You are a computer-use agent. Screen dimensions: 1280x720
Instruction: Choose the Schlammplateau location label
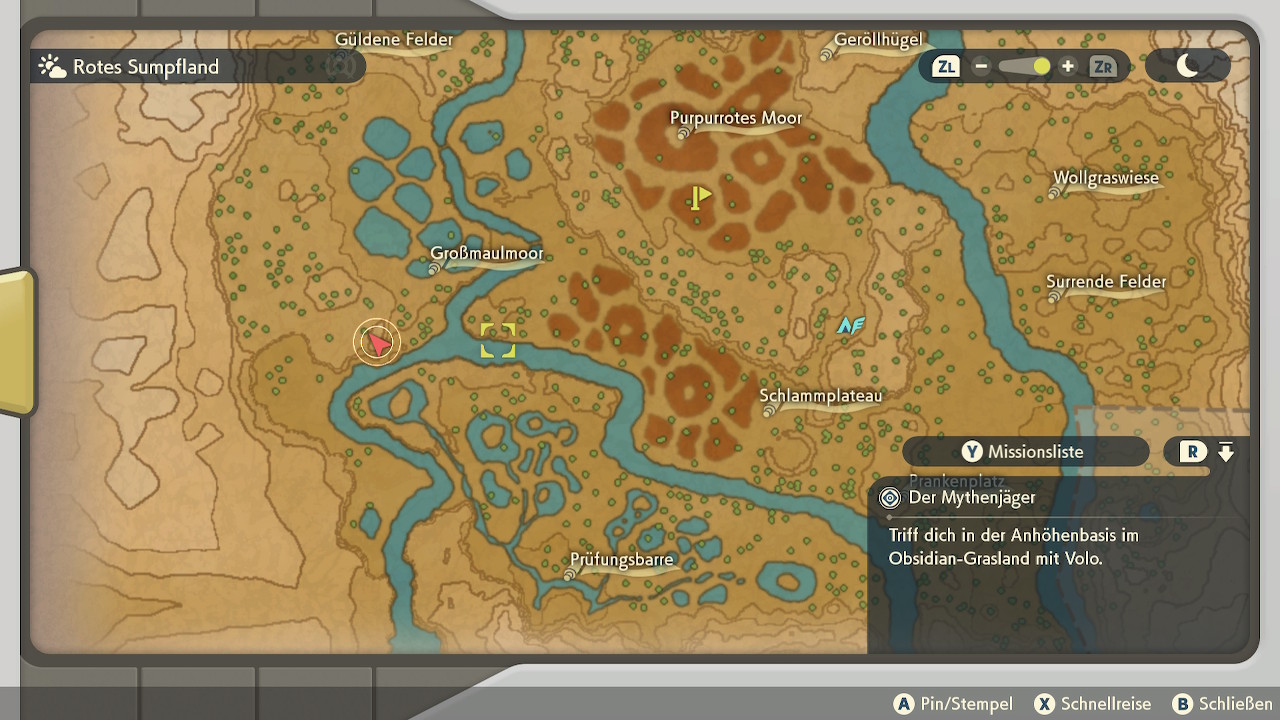(821, 396)
